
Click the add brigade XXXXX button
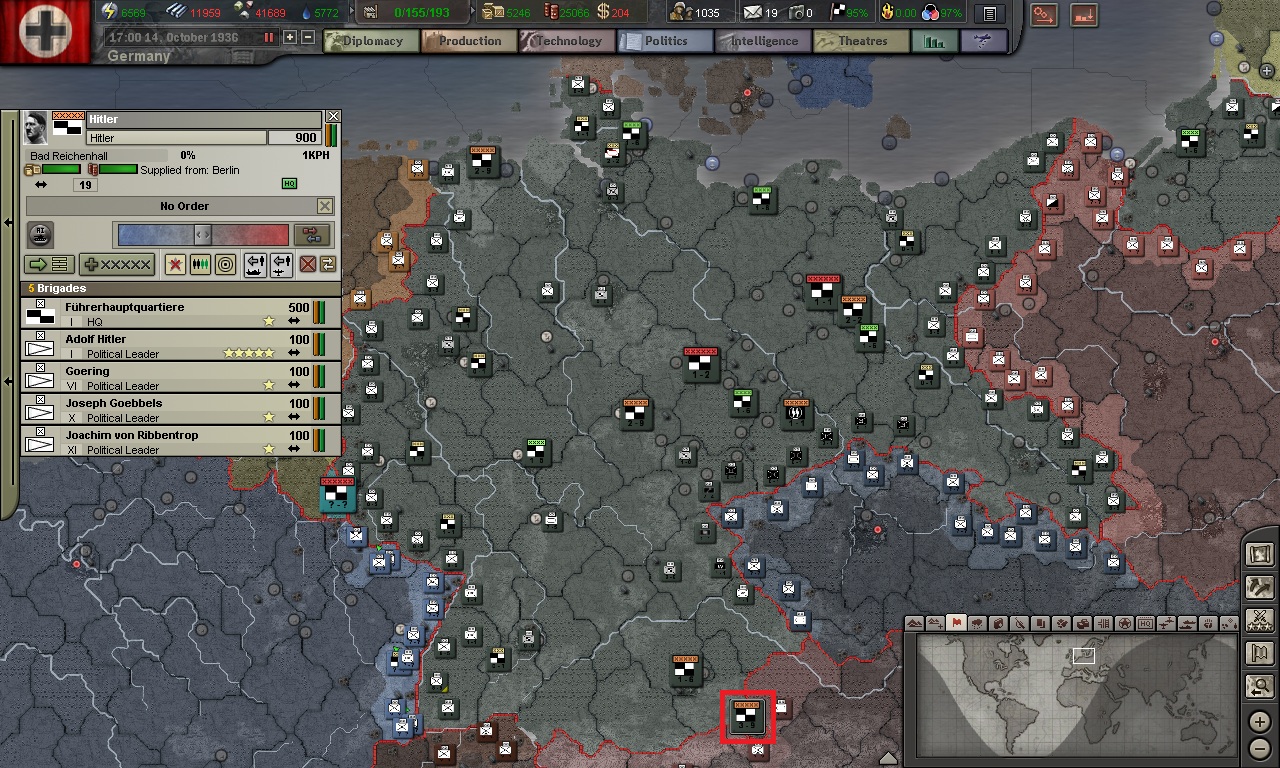tap(116, 265)
